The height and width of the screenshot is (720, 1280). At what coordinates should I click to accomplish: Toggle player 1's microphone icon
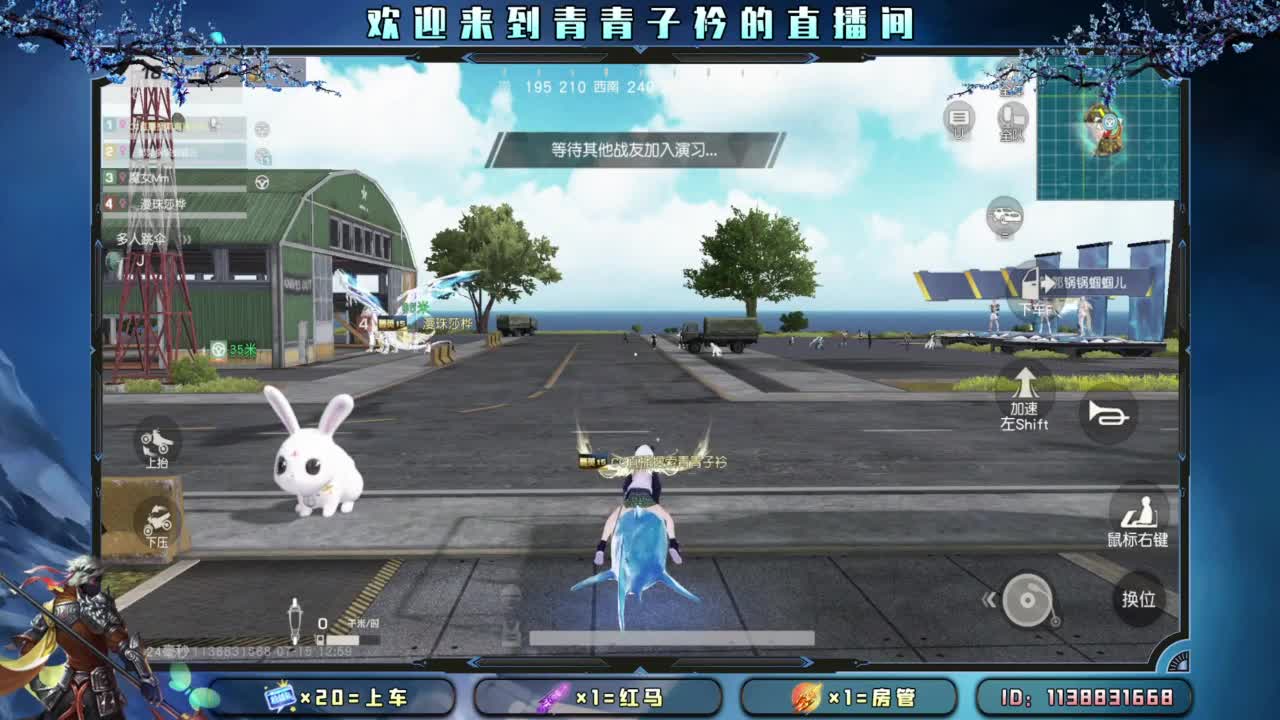[215, 124]
